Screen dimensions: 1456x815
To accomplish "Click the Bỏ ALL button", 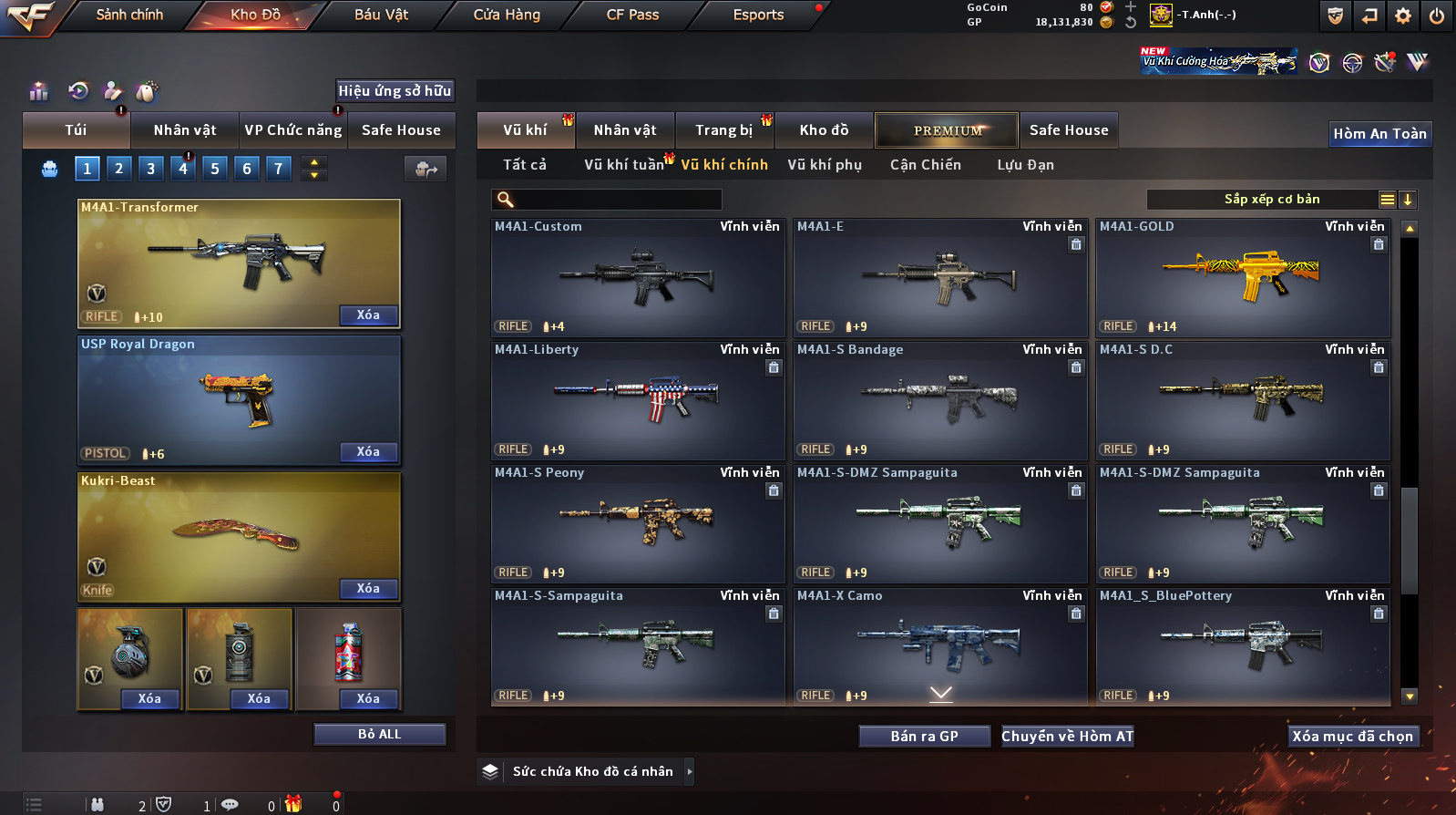I will click(379, 735).
